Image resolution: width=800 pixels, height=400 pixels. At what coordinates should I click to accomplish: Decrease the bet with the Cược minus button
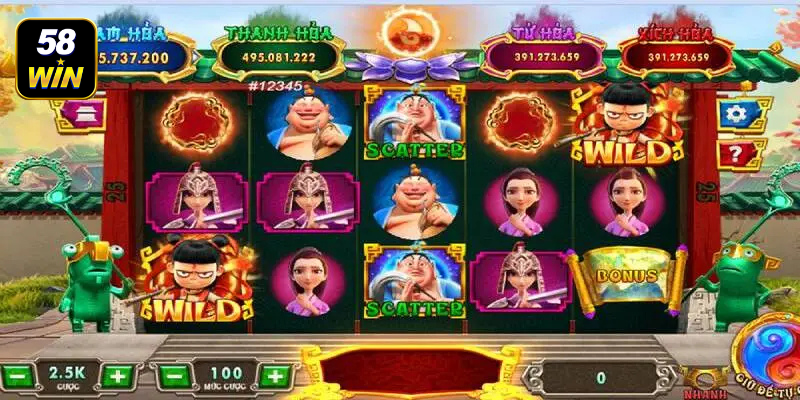tap(17, 377)
